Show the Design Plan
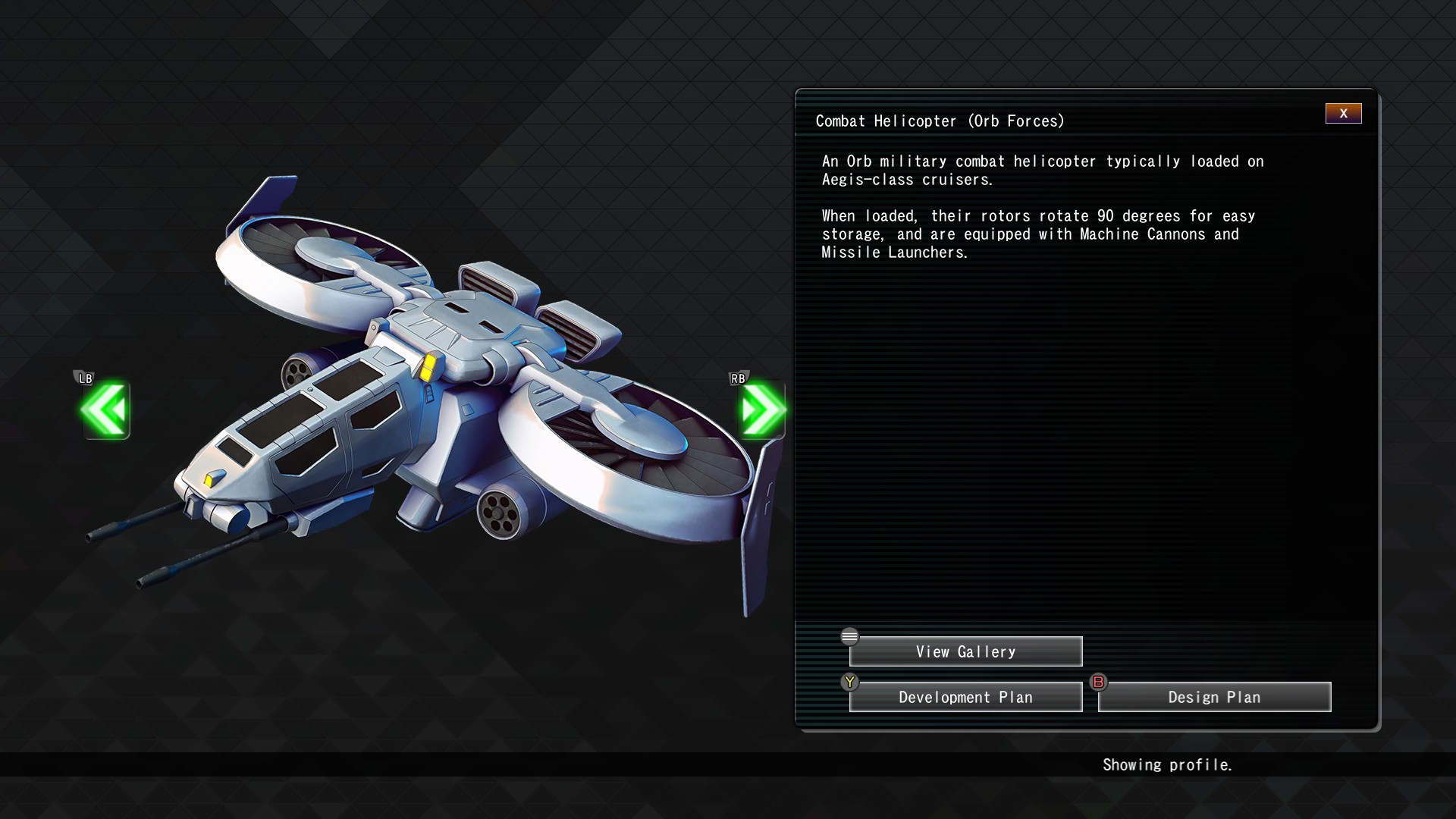 1214,698
